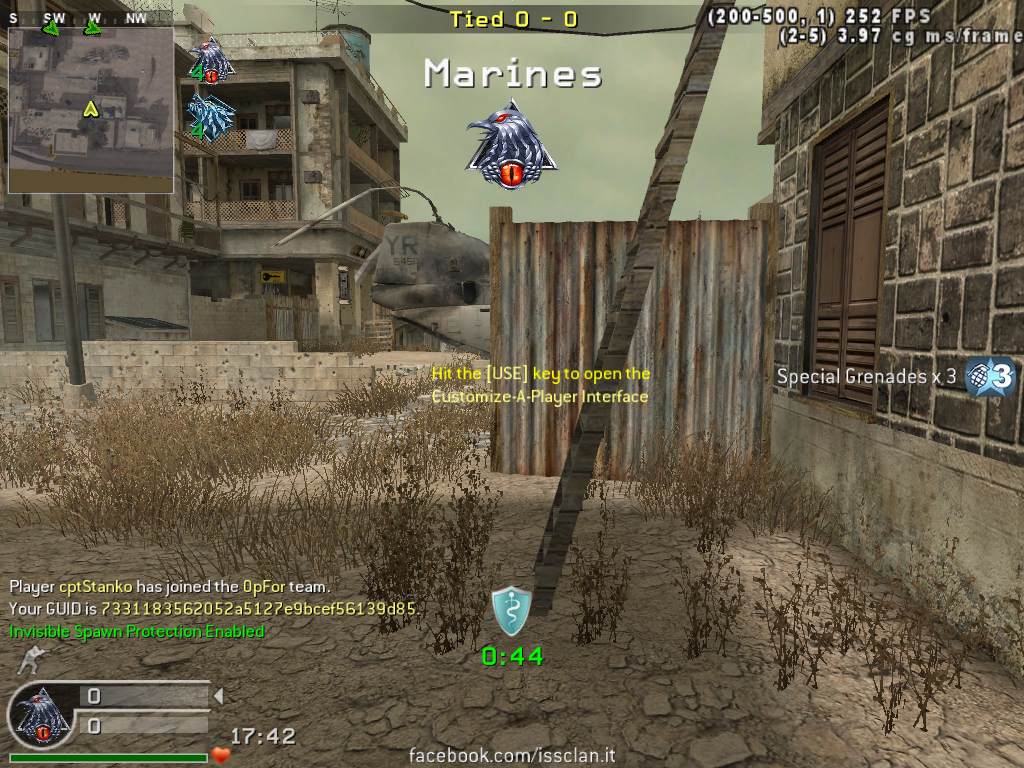Viewport: 1024px width, 768px height.
Task: Open the facebook.com/issclan.it link text
Action: pos(511,755)
